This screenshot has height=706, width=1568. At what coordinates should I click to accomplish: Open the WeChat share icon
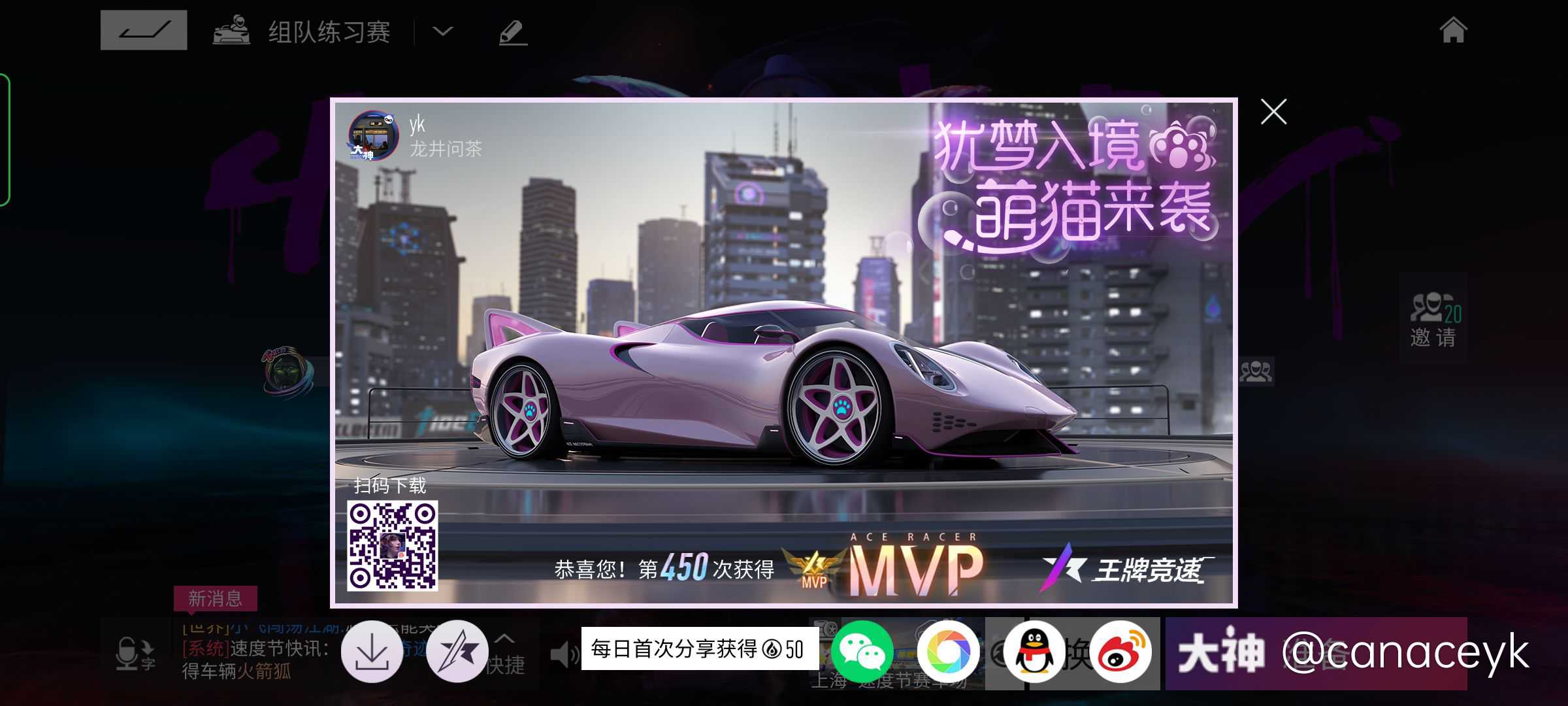click(x=862, y=652)
